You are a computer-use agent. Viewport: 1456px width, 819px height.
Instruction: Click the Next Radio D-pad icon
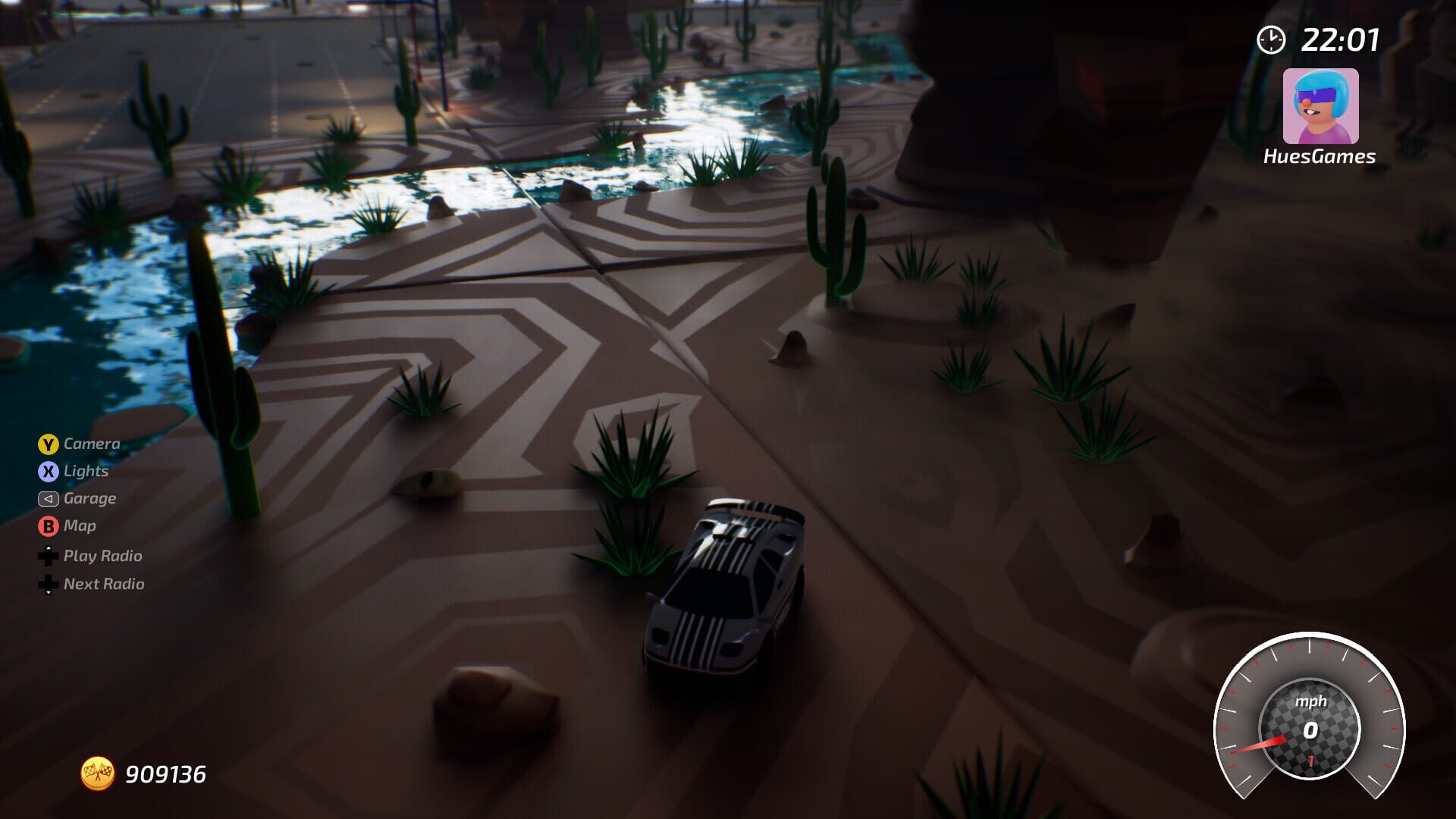(x=49, y=585)
